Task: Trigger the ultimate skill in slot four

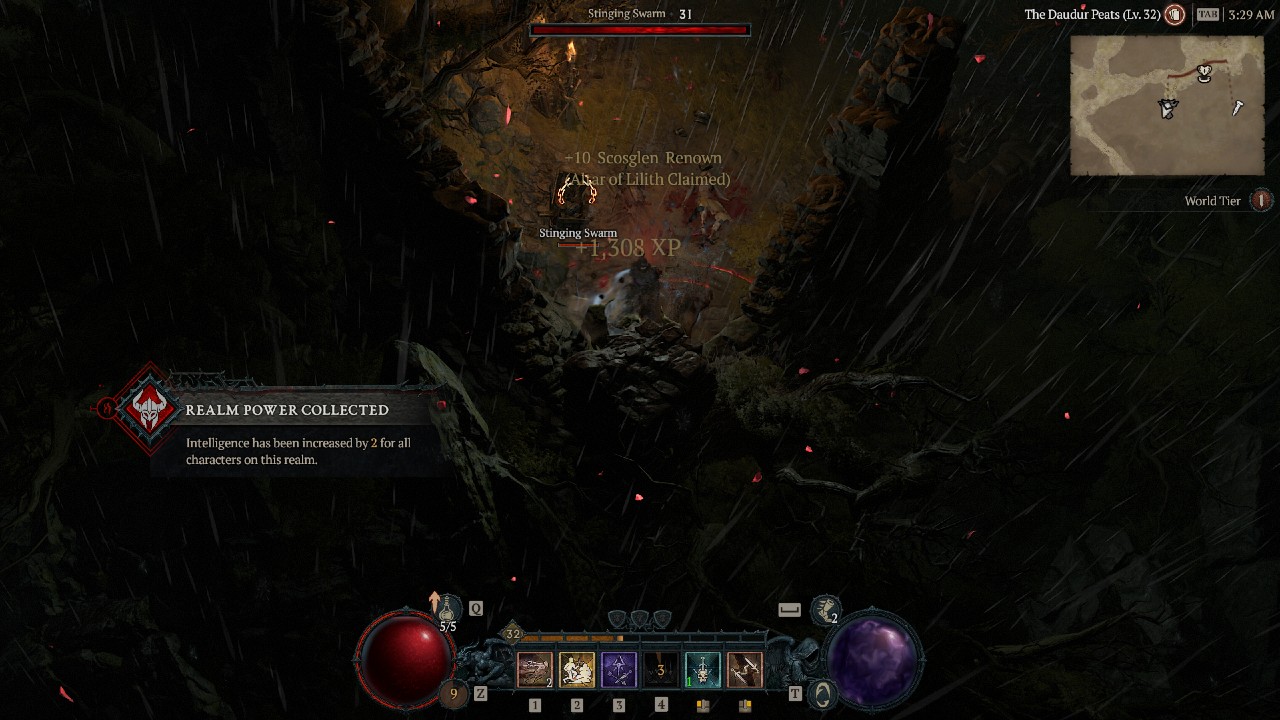Action: click(661, 670)
